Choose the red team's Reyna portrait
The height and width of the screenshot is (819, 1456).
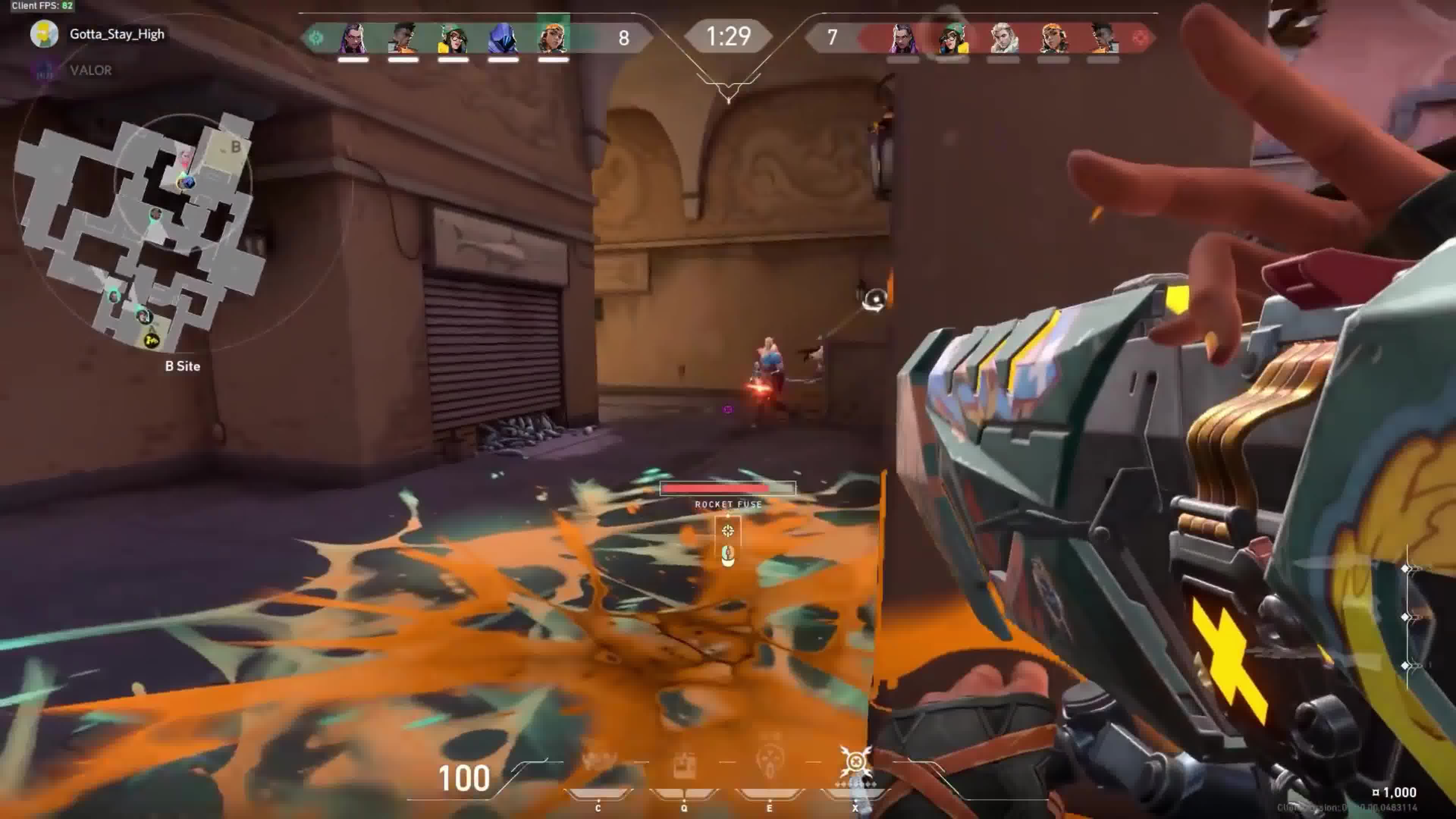pos(903,38)
